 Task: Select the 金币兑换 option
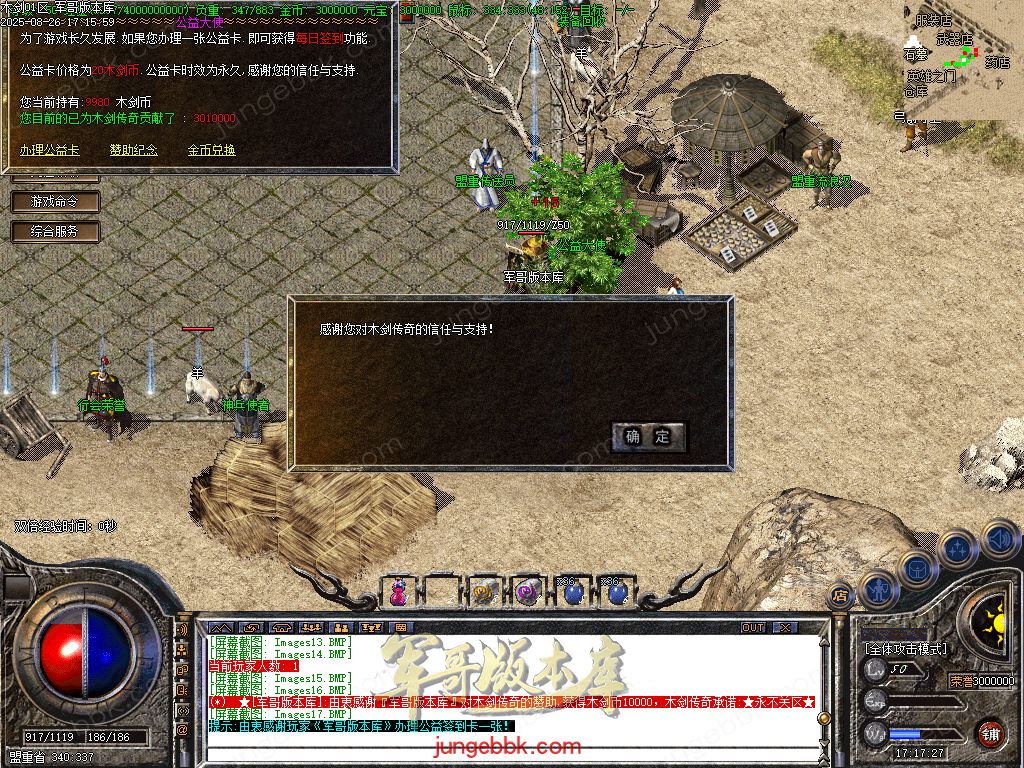click(211, 150)
